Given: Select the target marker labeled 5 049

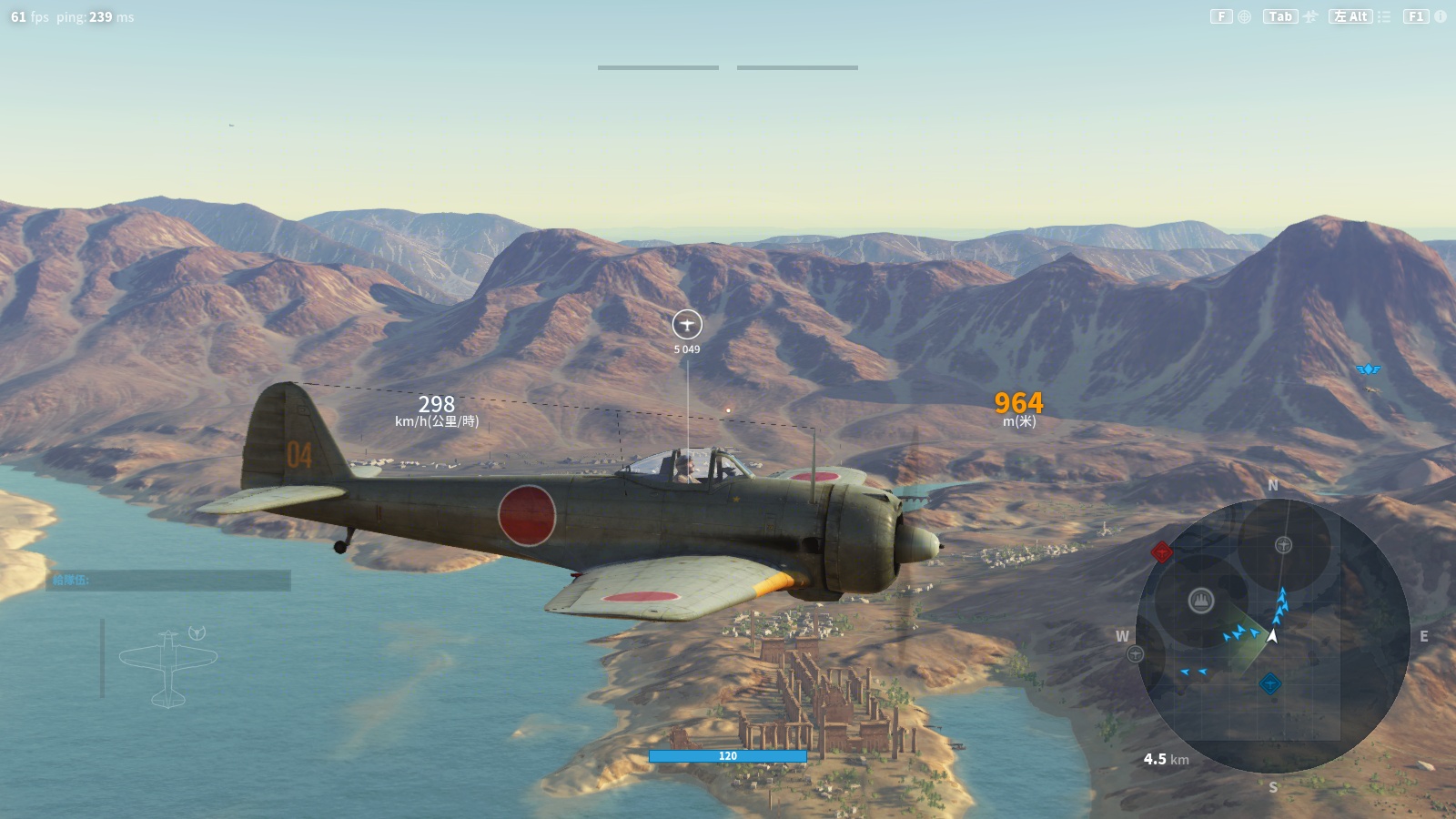Looking at the screenshot, I should pos(687,324).
